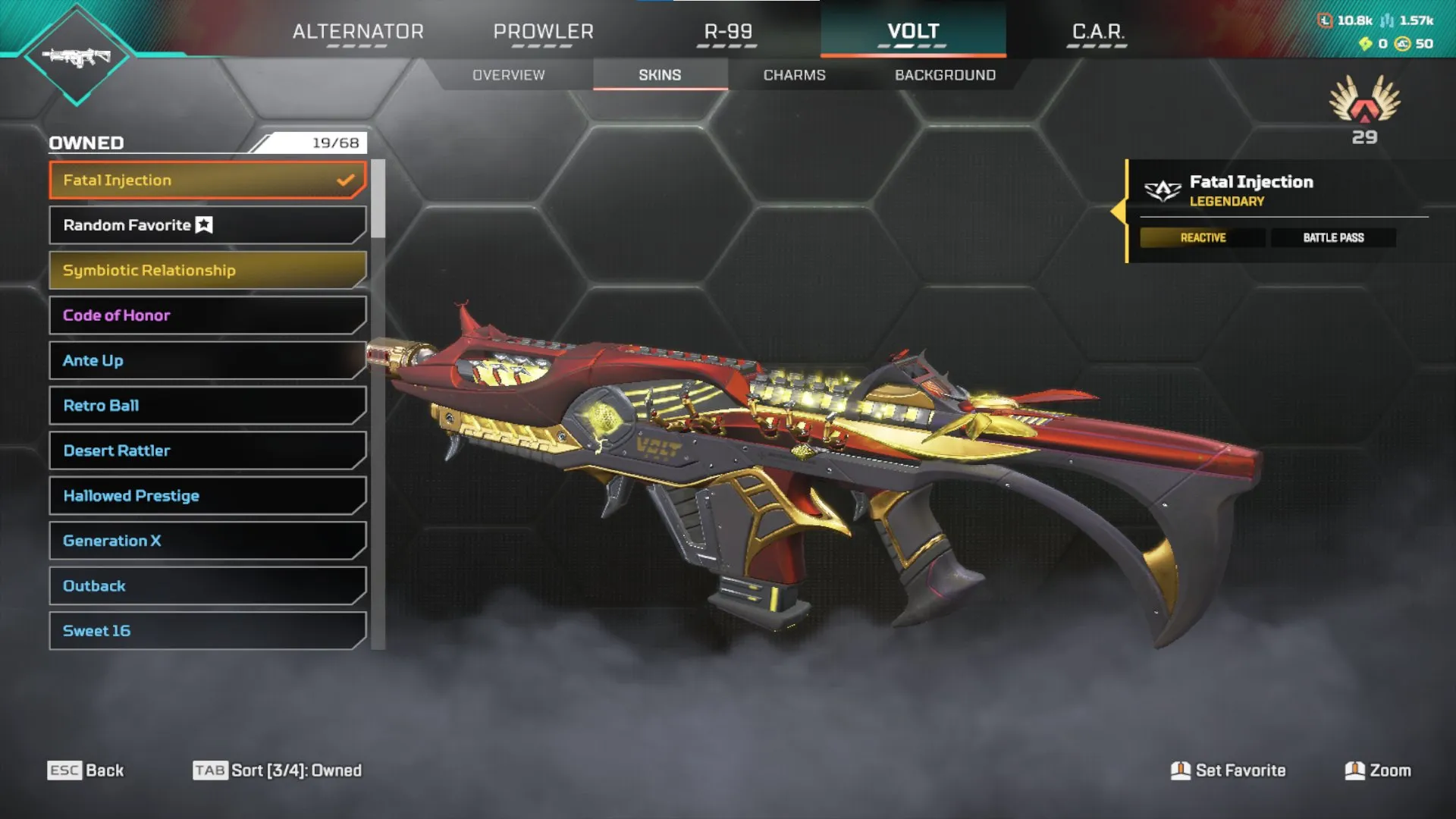Open the PROWLER weapon tab
Viewport: 1456px width, 819px height.
pyautogui.click(x=543, y=32)
